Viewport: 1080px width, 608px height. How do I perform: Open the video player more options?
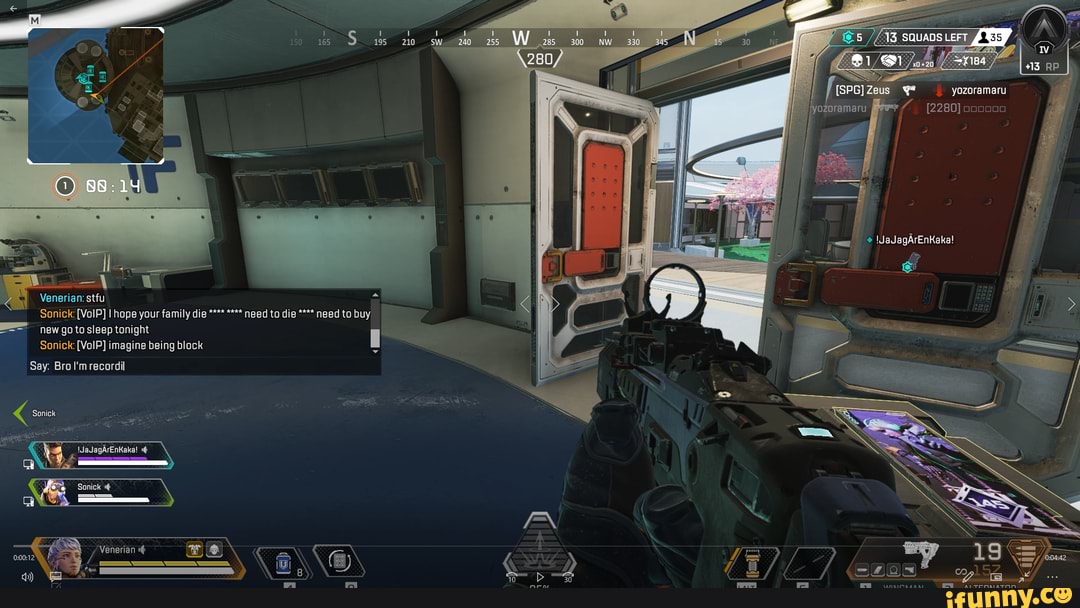point(1052,577)
